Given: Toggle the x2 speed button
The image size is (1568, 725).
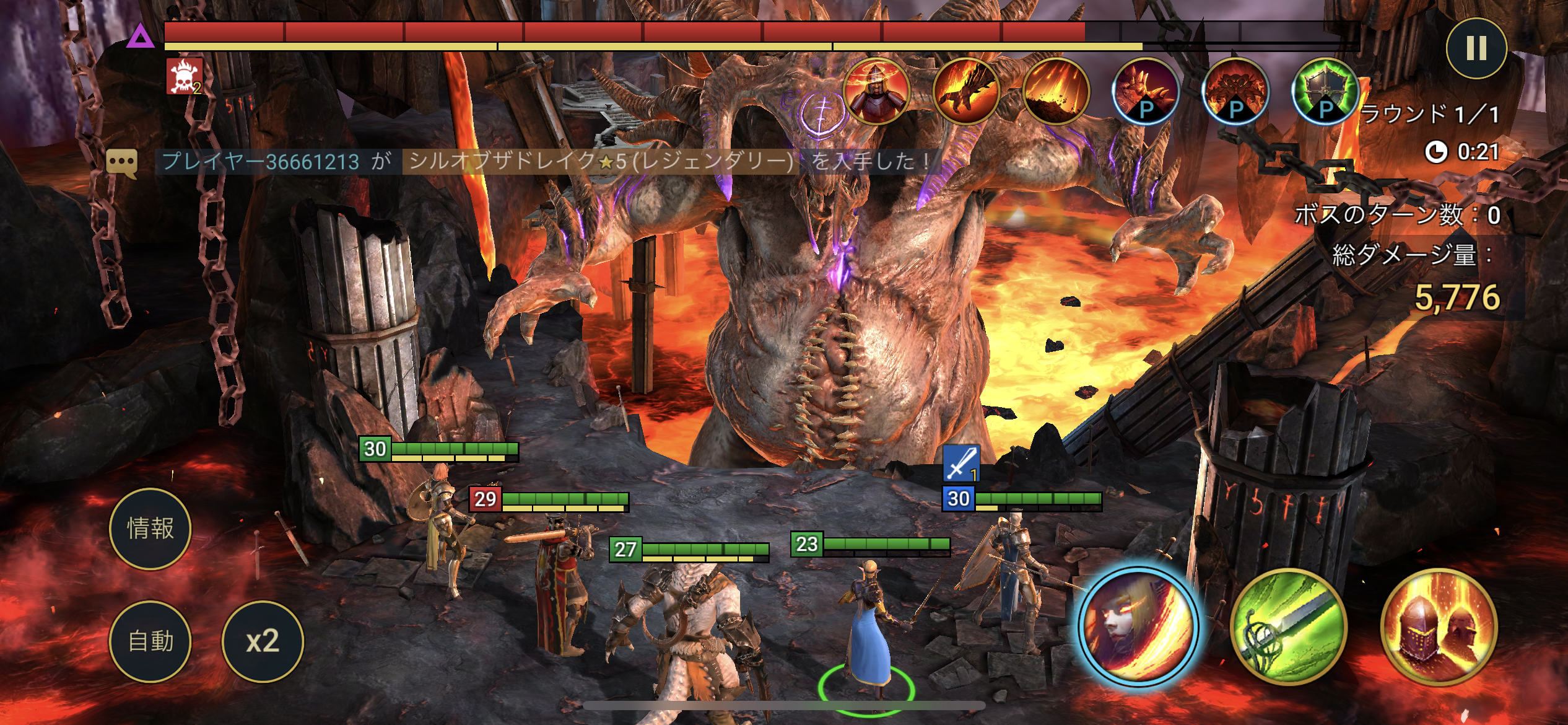Looking at the screenshot, I should (x=263, y=641).
